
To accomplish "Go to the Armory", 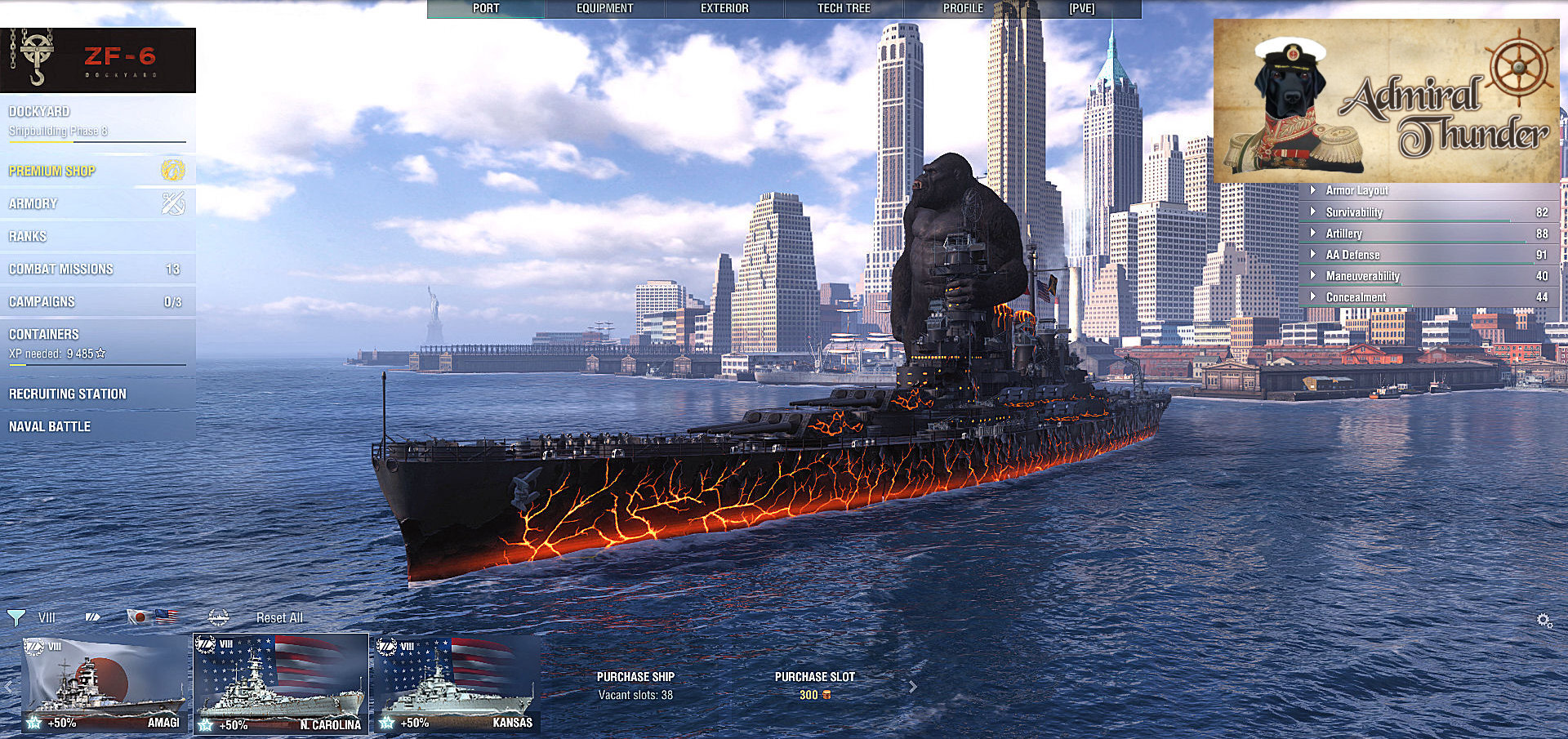I will point(33,203).
